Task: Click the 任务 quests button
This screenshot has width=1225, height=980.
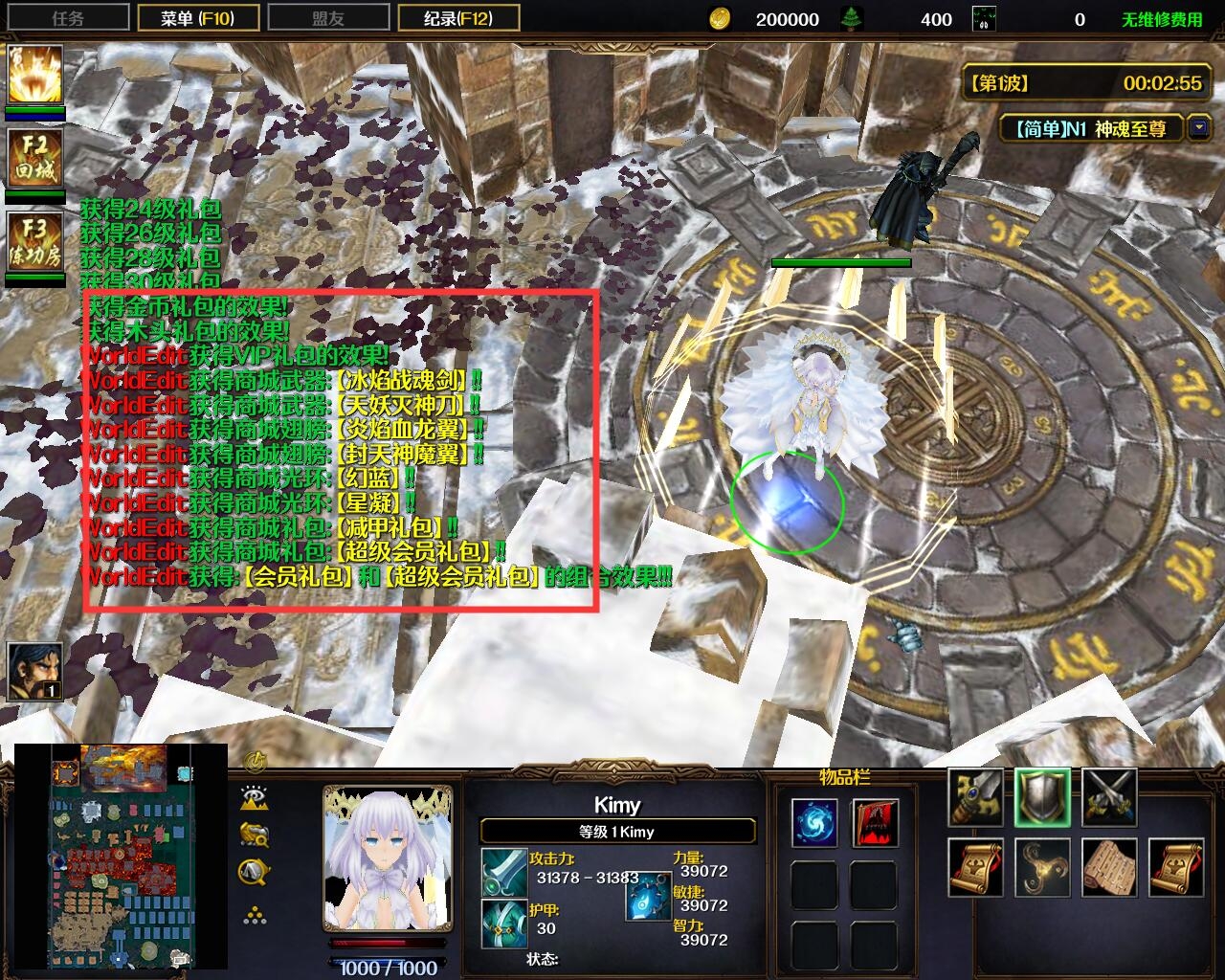Action: click(x=67, y=18)
